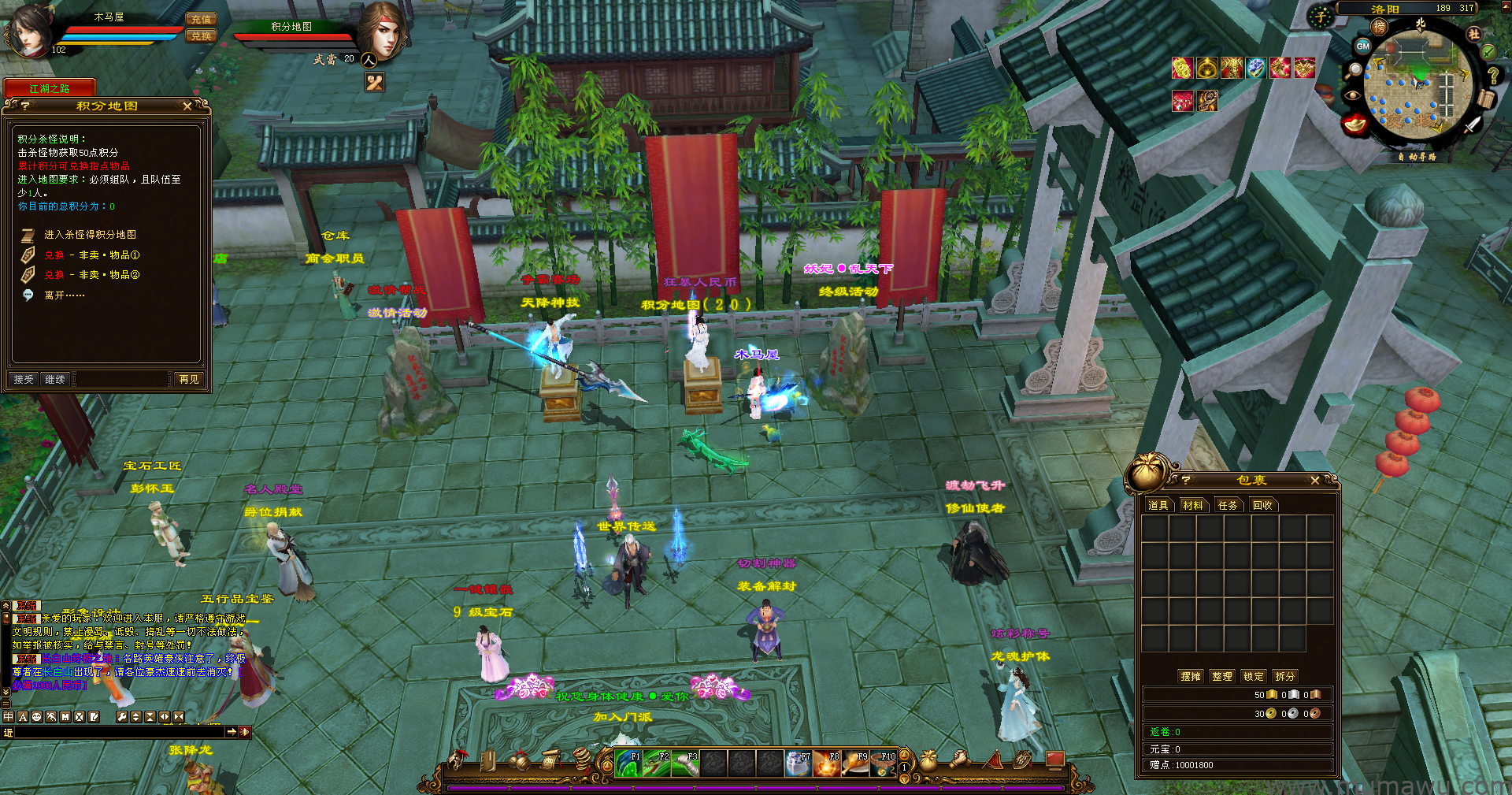1512x795 pixels.
Task: Click the 充值 recharge button
Action: pos(201,20)
